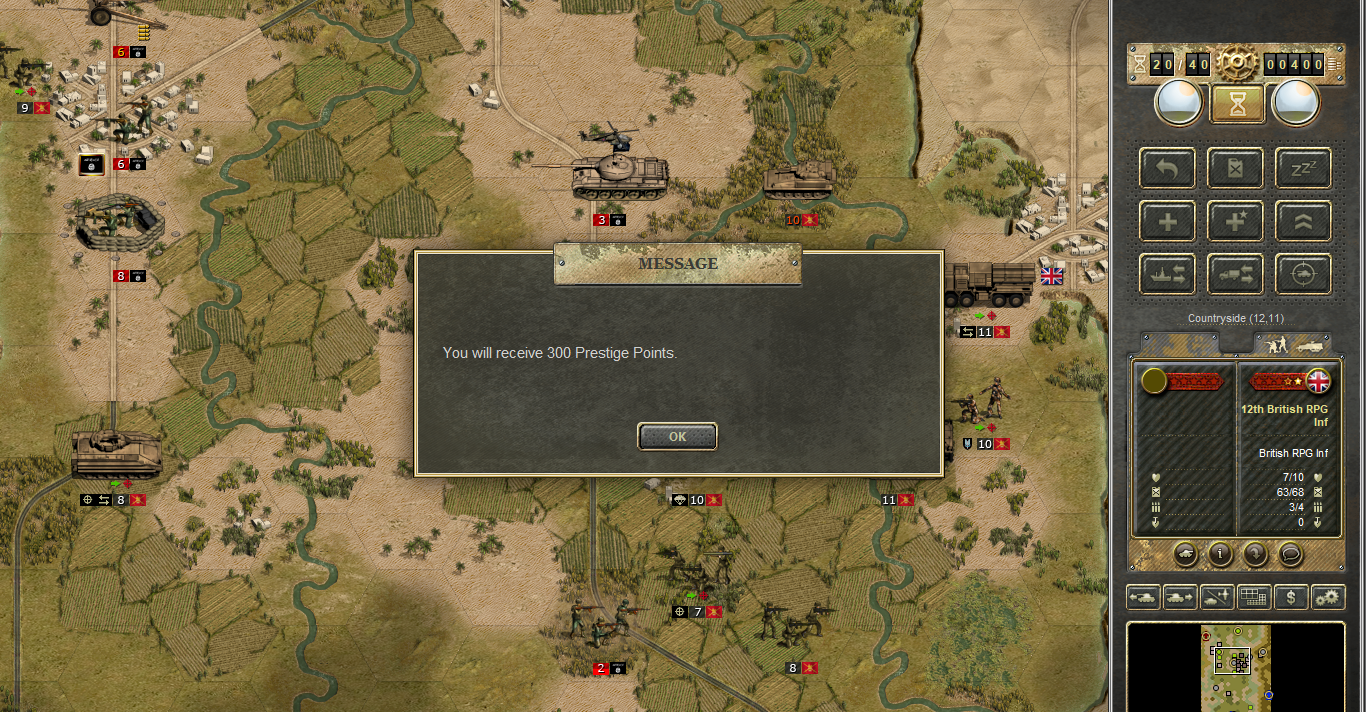
Task: Activate the tank crosshair button
Action: click(1303, 274)
